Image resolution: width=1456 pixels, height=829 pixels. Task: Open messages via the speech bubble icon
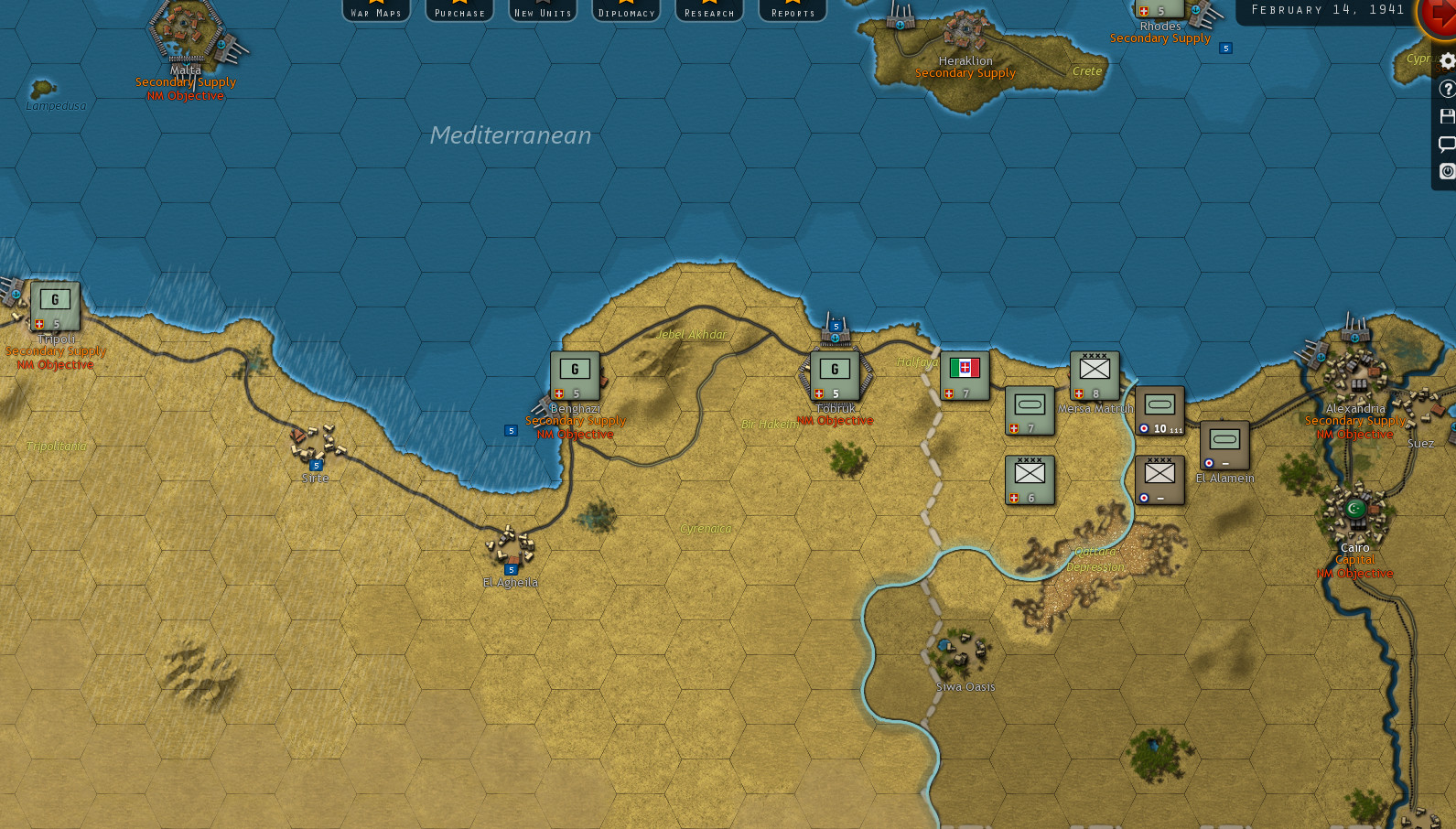click(x=1447, y=144)
